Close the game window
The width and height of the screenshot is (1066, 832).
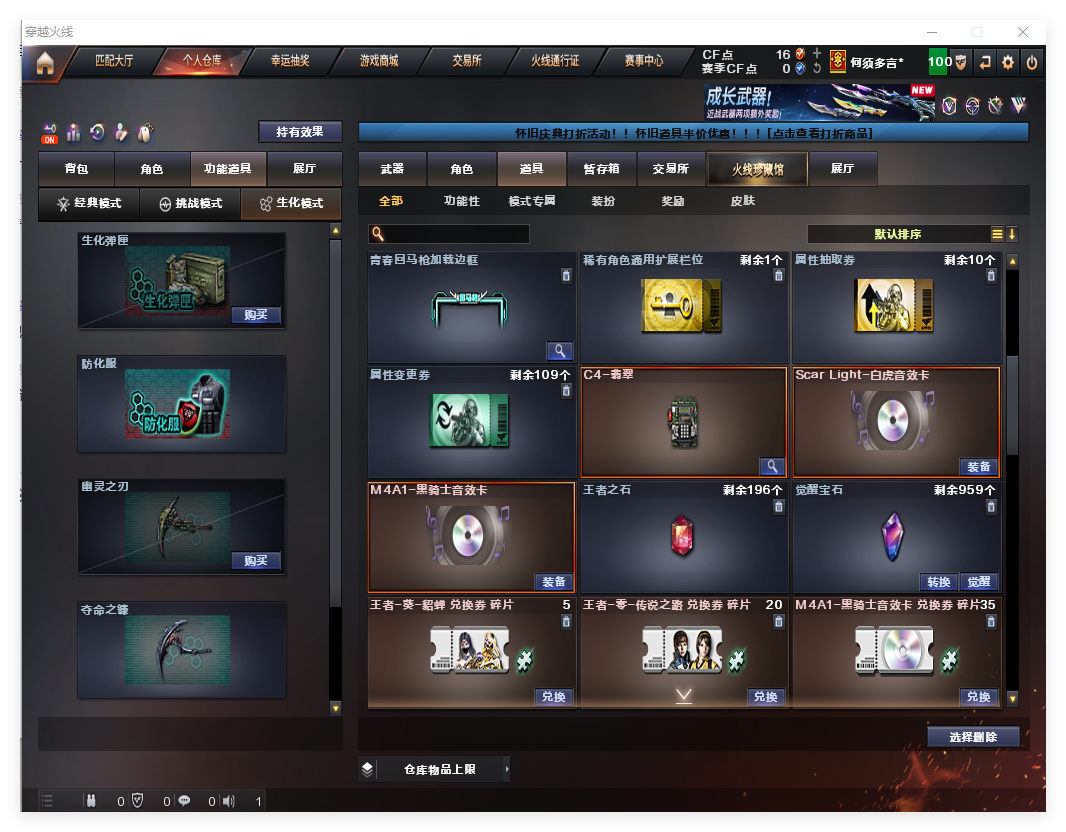1023,32
